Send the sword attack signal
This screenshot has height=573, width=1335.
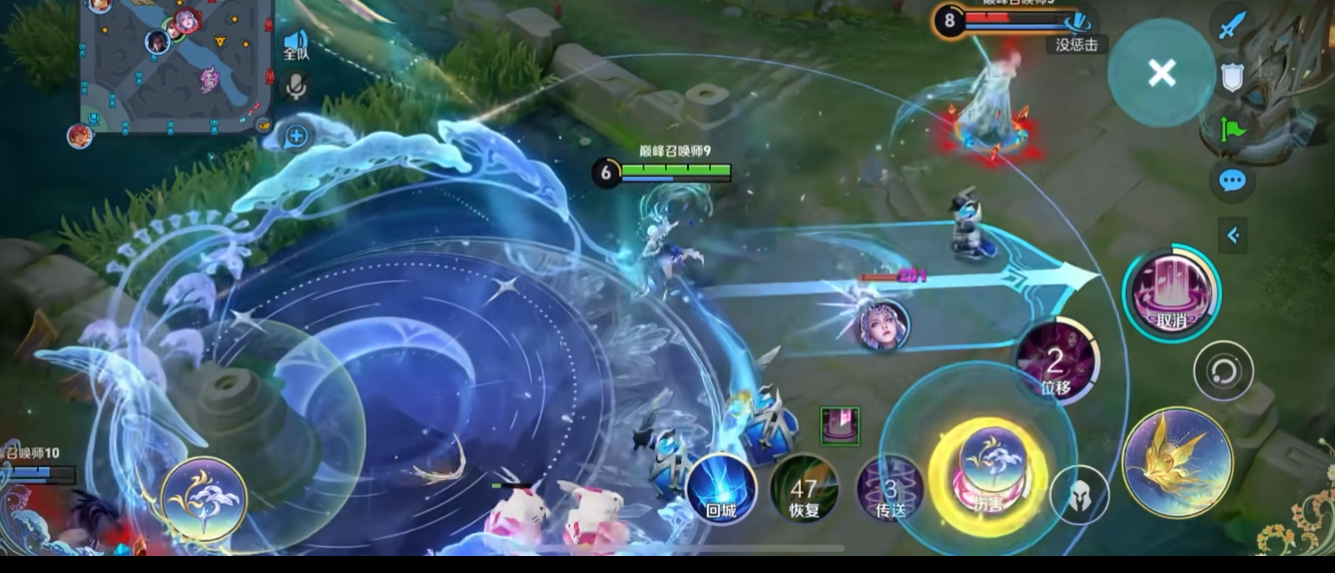point(1232,25)
